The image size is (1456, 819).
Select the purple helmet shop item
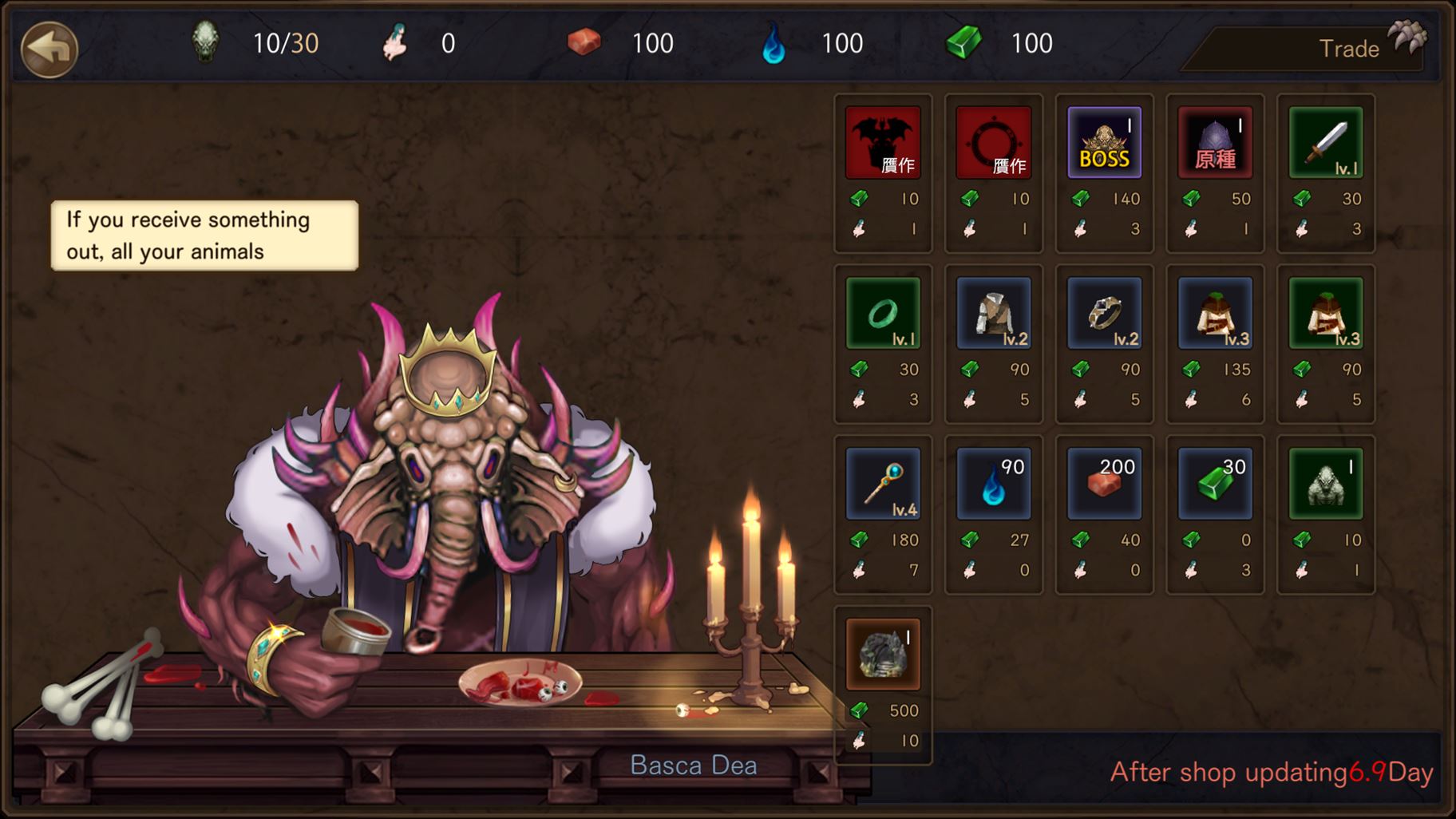1215,142
